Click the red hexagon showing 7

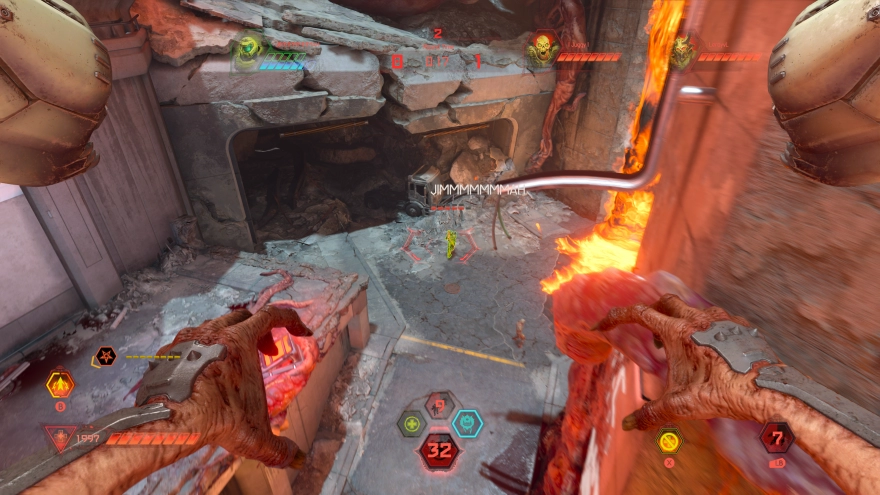tap(776, 436)
